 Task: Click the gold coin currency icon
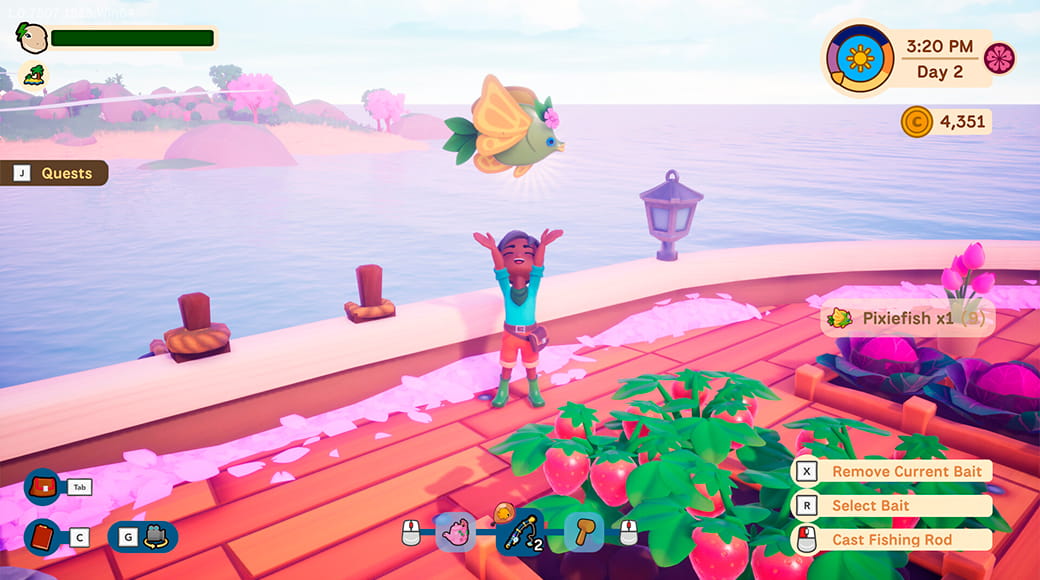(916, 123)
